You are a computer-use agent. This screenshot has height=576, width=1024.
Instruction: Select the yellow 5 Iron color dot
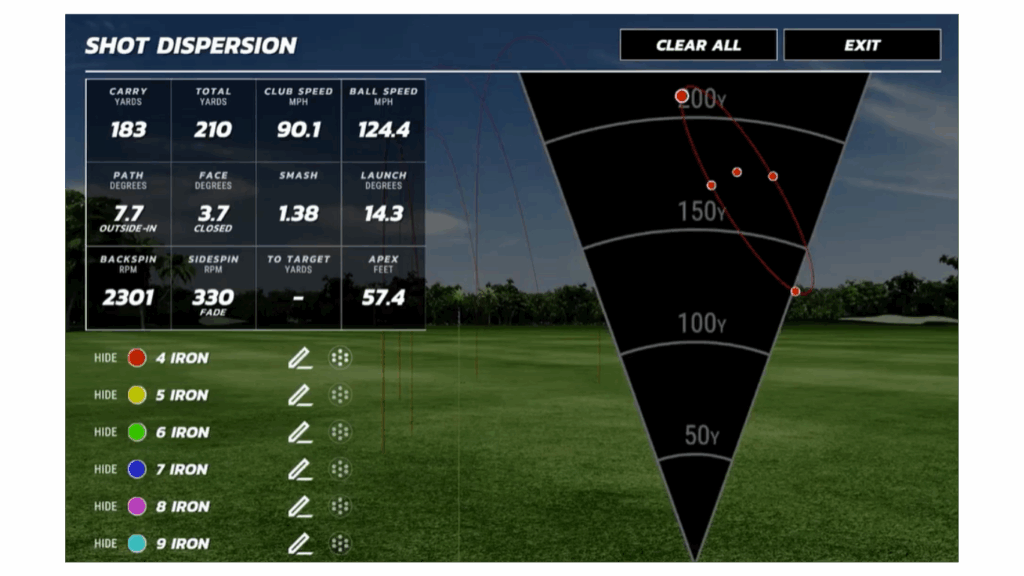click(137, 395)
